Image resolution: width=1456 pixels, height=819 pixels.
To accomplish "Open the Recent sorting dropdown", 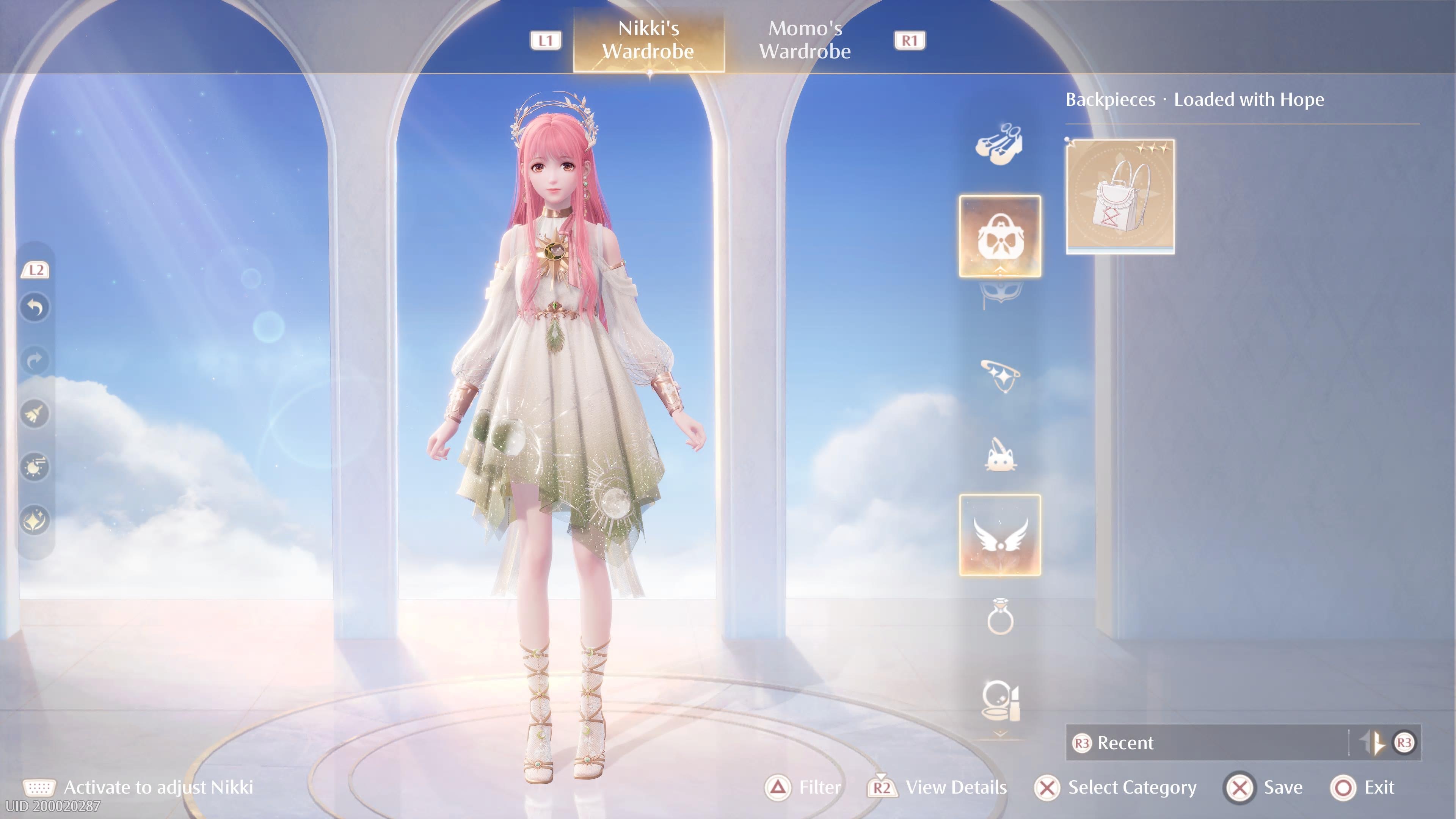I will [x=1210, y=742].
